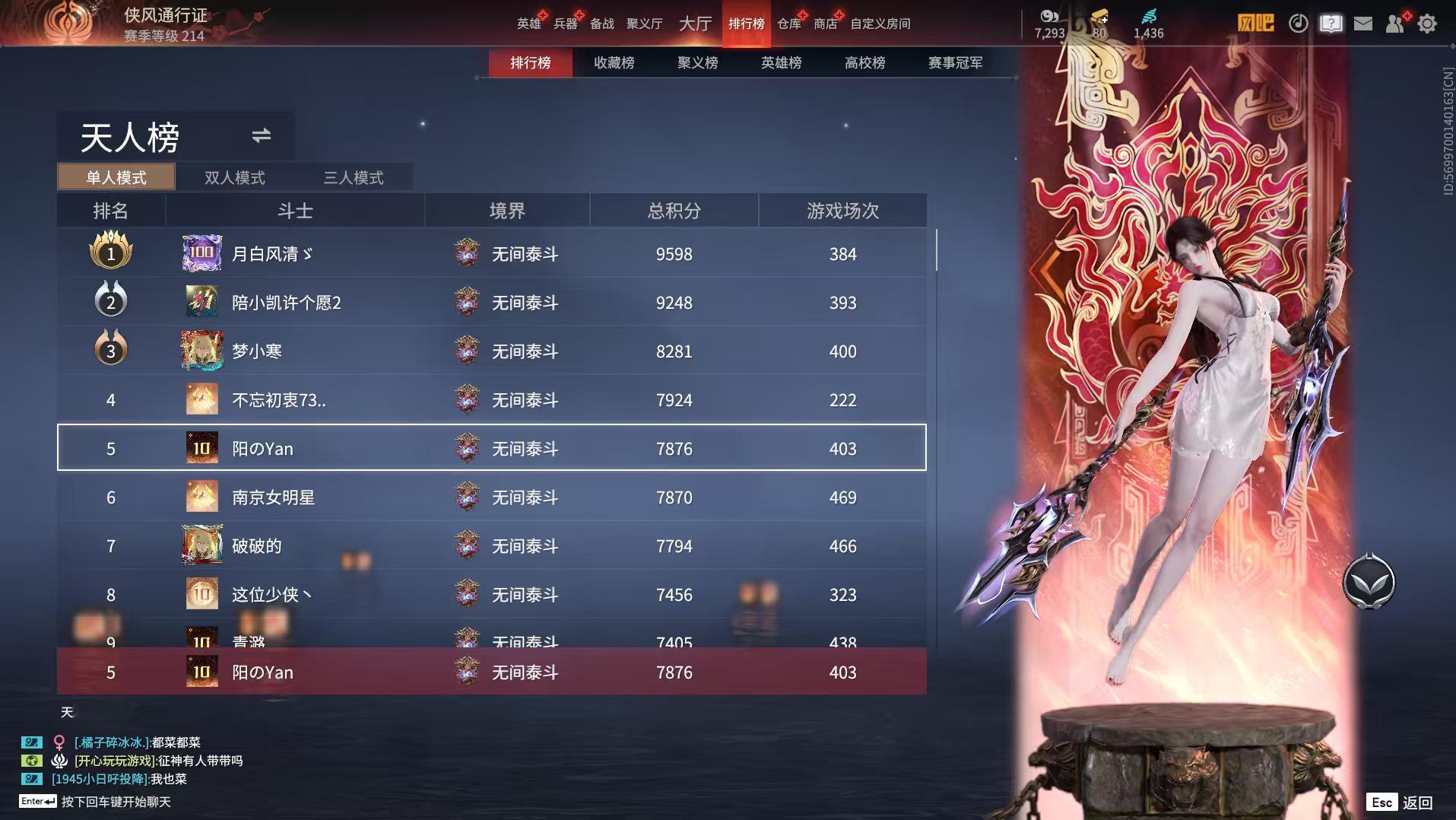Open 自定义房间 custom room
This screenshot has height=820, width=1456.
882,24
